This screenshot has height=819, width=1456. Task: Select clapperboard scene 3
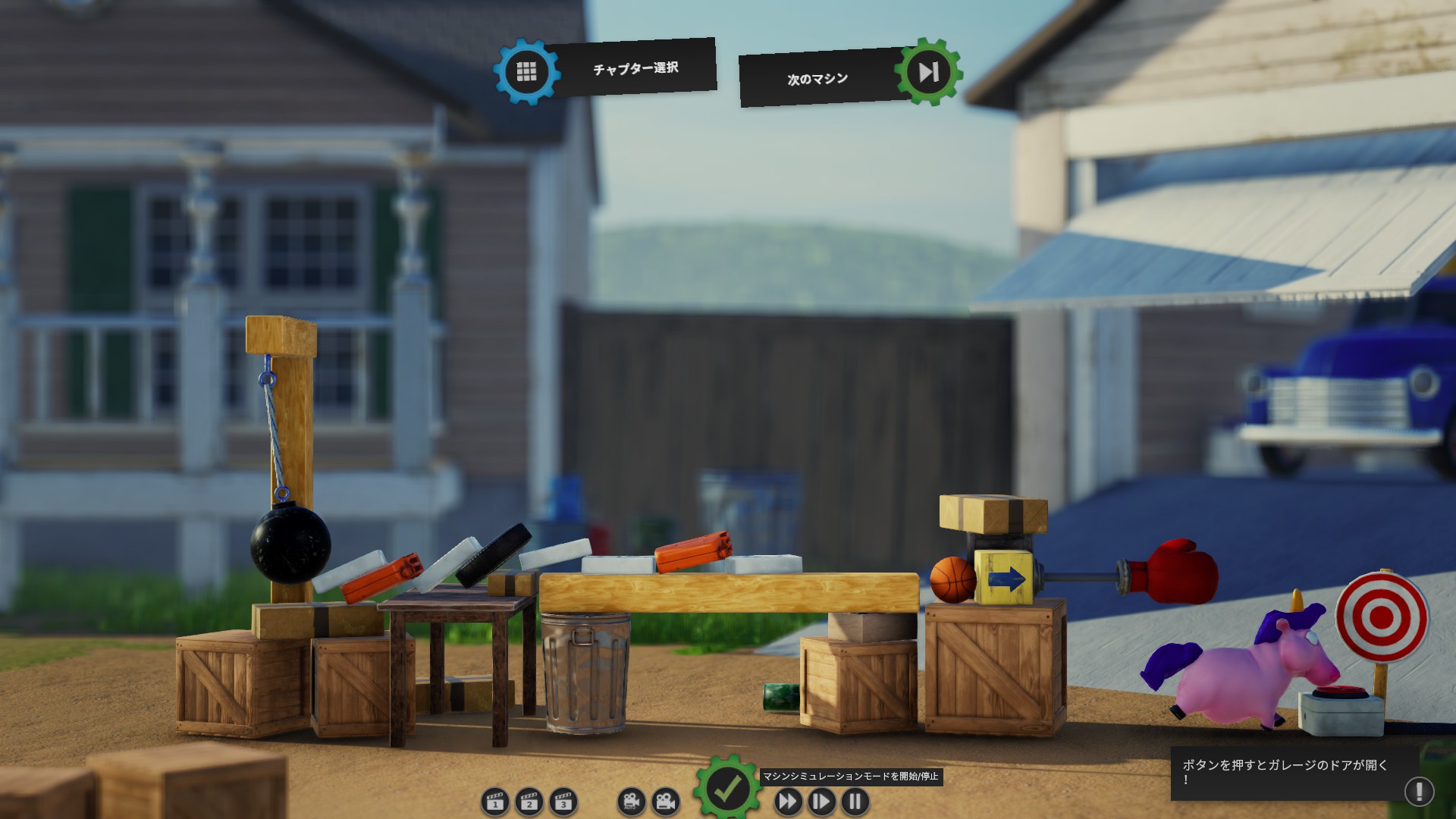563,802
